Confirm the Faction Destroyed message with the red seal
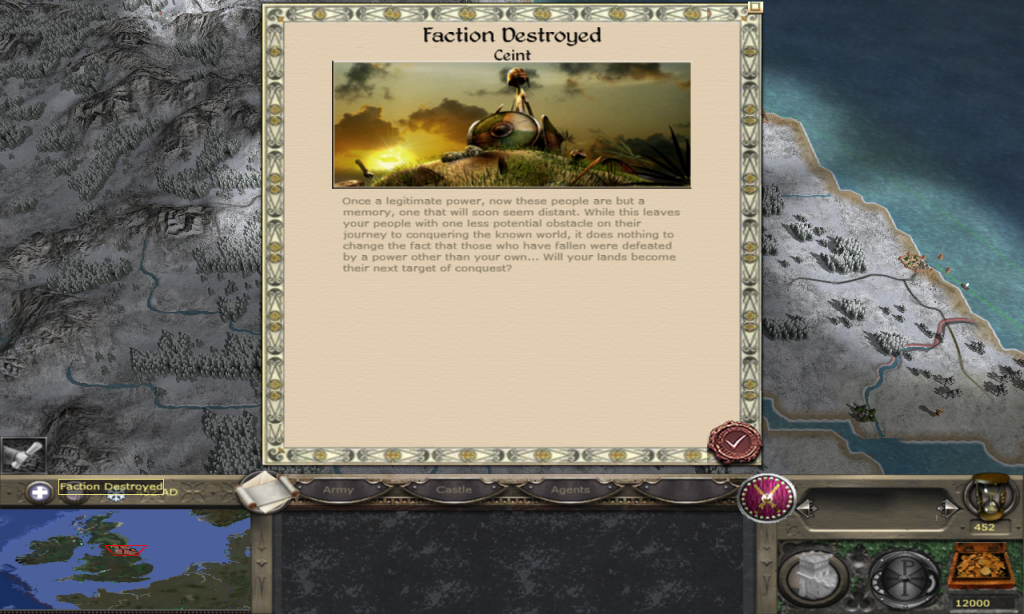This screenshot has height=614, width=1024. (x=734, y=442)
